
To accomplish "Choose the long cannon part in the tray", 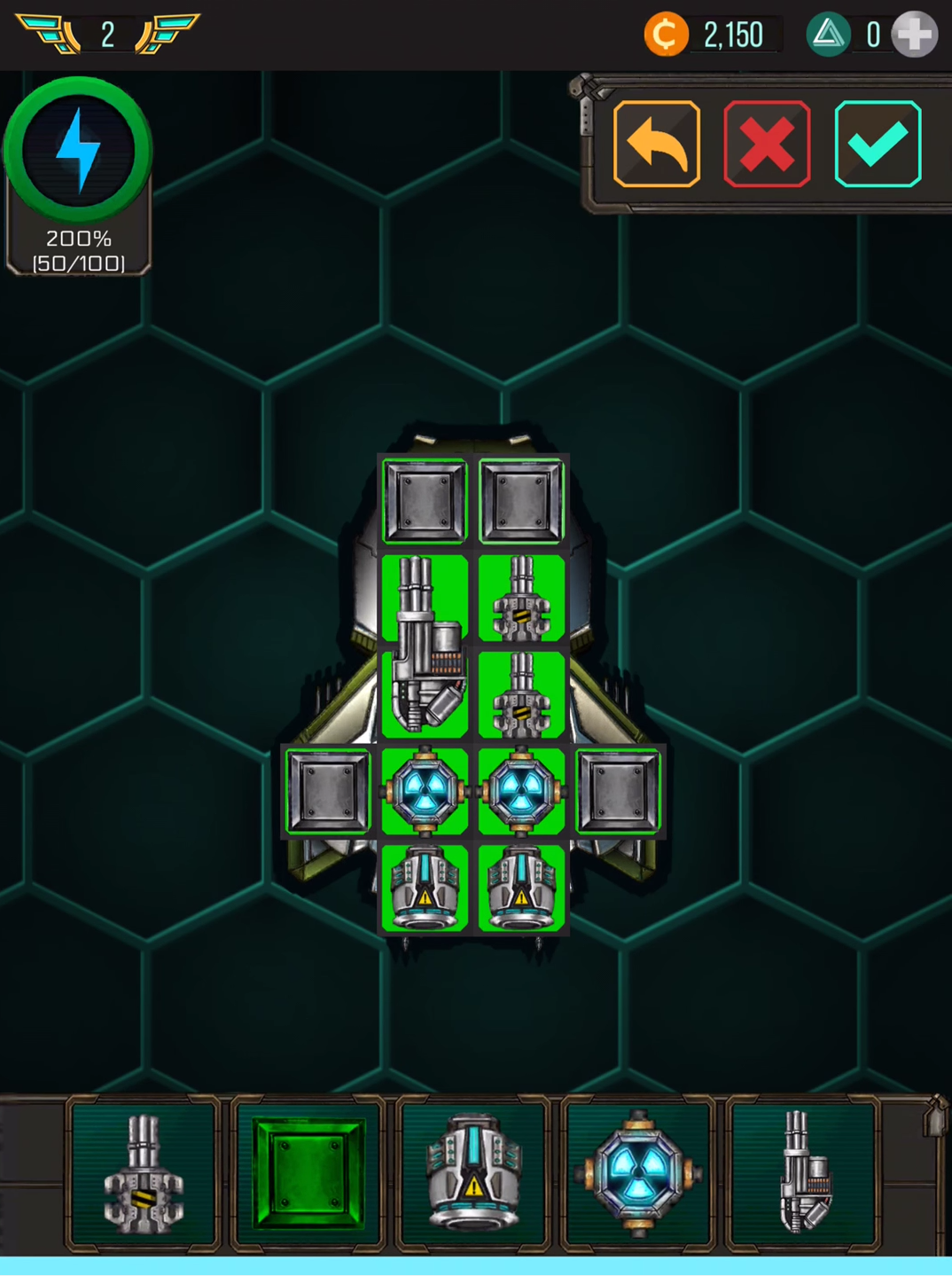I will click(803, 1173).
